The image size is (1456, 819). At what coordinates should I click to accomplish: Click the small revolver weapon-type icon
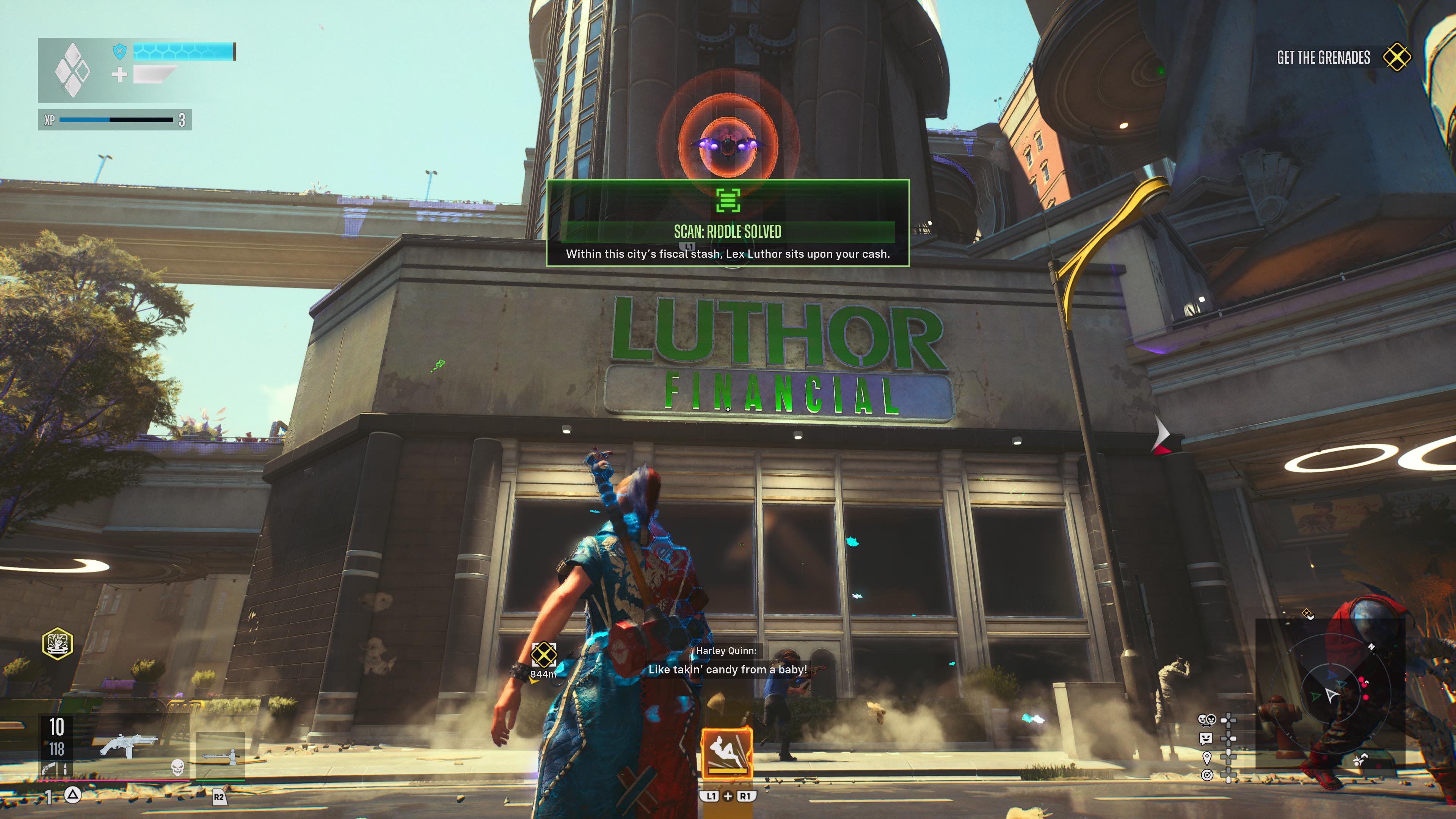[49, 768]
